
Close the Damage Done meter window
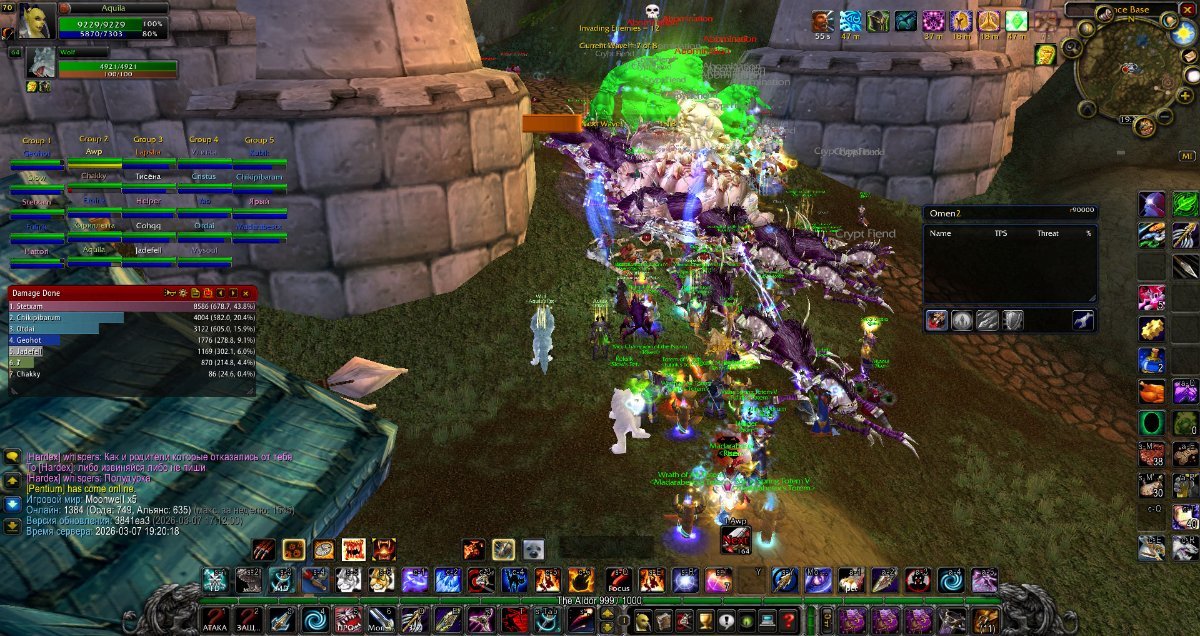click(x=246, y=293)
